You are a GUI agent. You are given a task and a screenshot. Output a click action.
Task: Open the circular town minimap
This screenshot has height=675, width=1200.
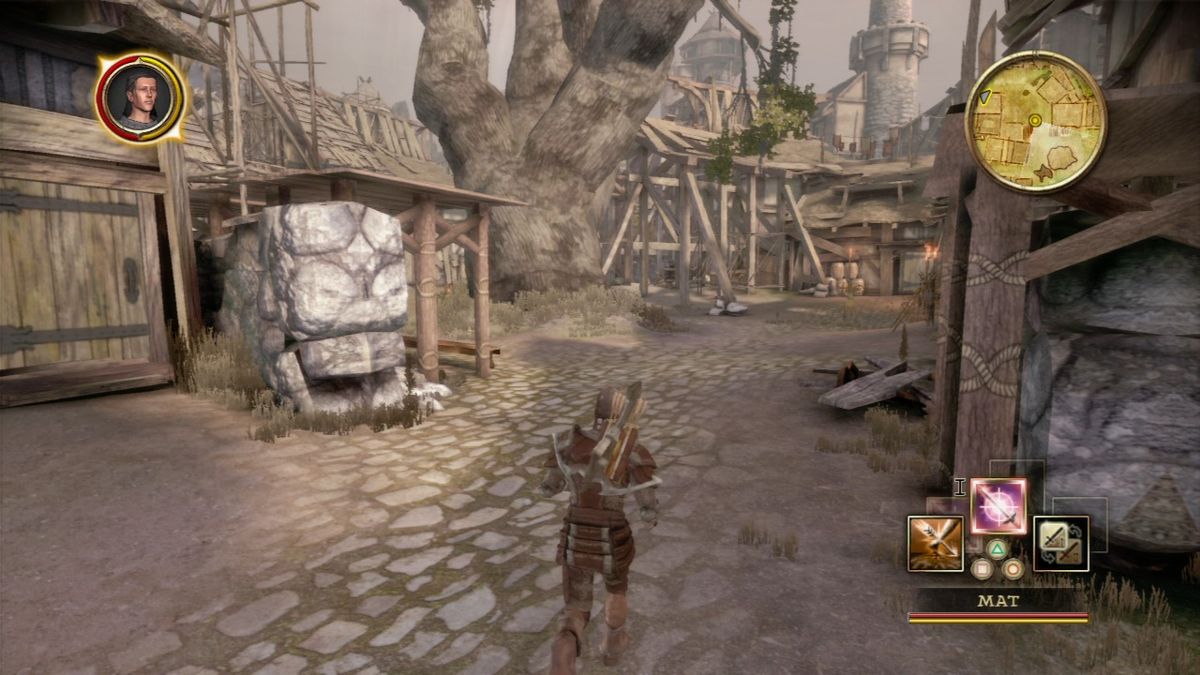1035,121
